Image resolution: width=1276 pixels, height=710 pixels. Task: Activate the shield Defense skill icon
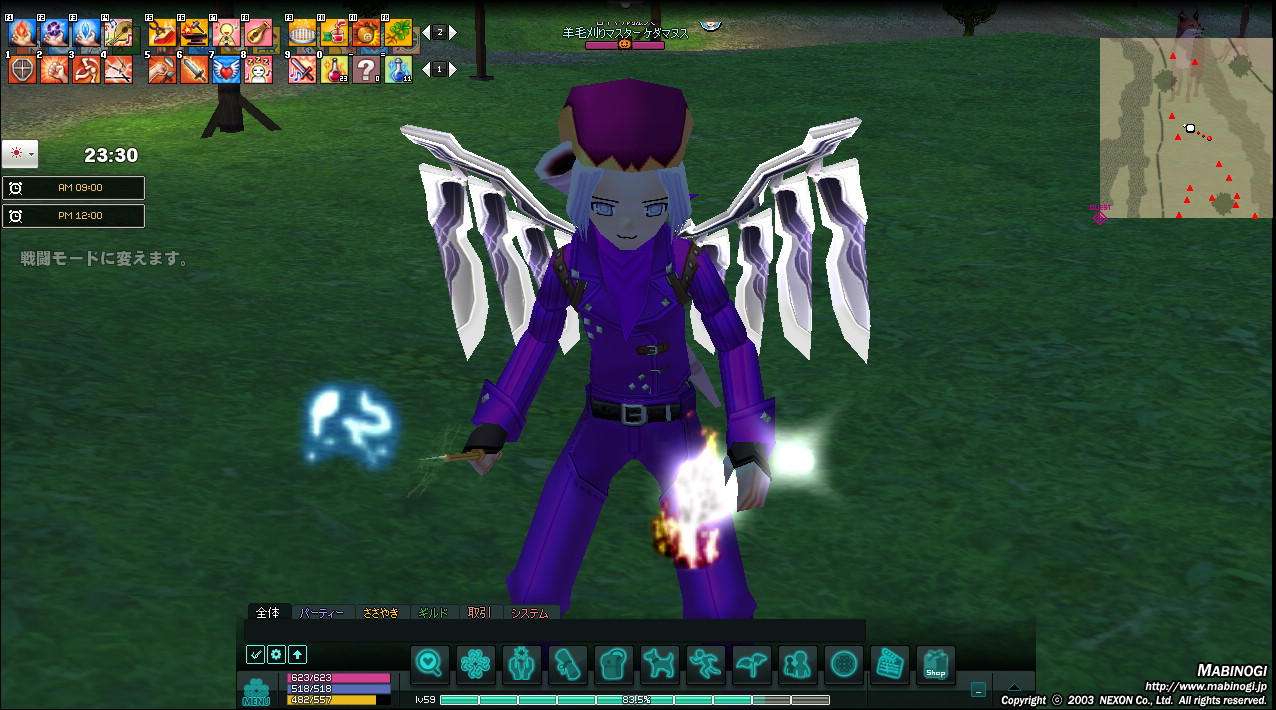coord(22,70)
